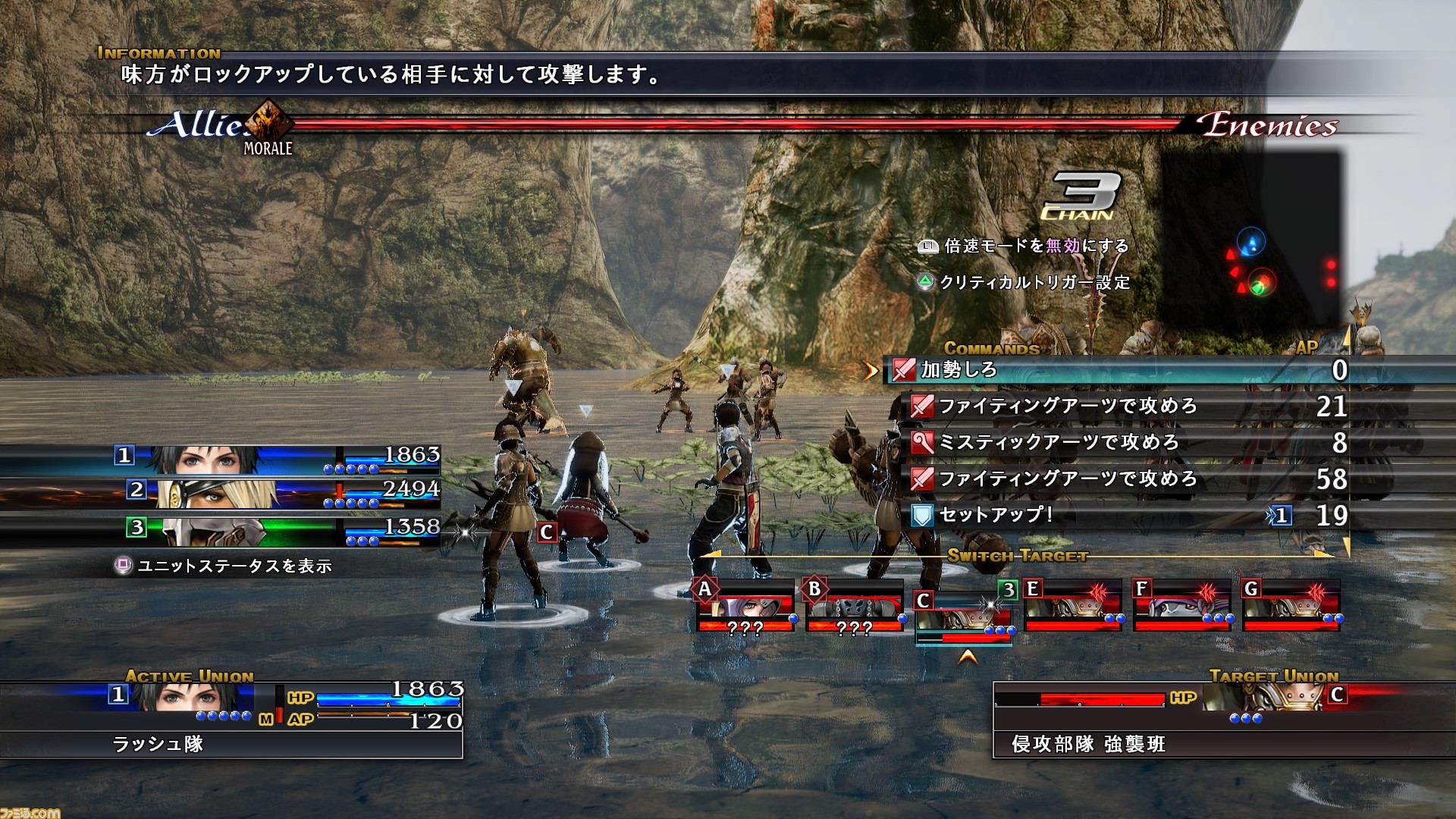The height and width of the screenshot is (819, 1456).
Task: Click the L1 button icon for speed mode
Action: click(927, 246)
